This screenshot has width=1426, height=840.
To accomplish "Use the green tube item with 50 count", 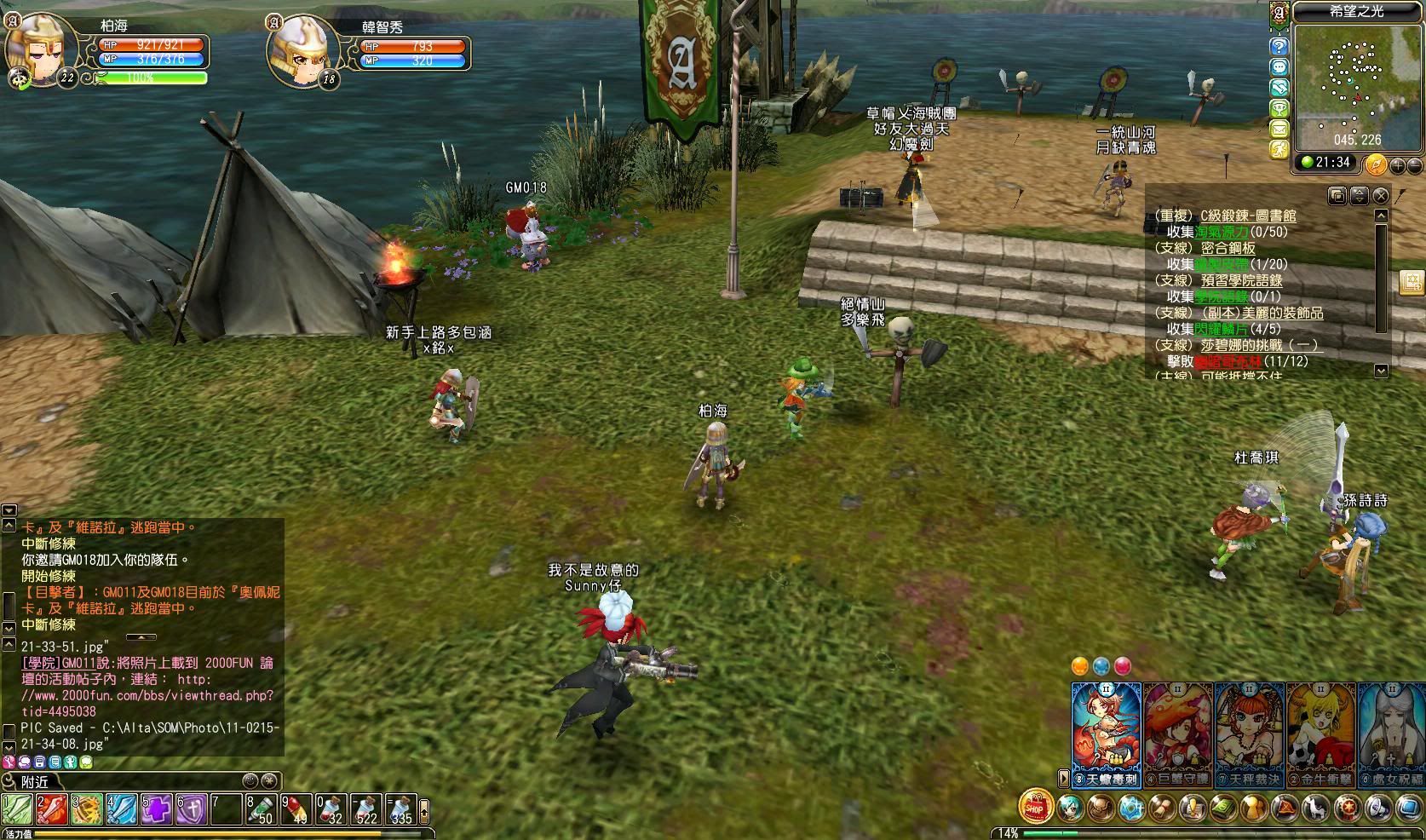I will tap(262, 808).
